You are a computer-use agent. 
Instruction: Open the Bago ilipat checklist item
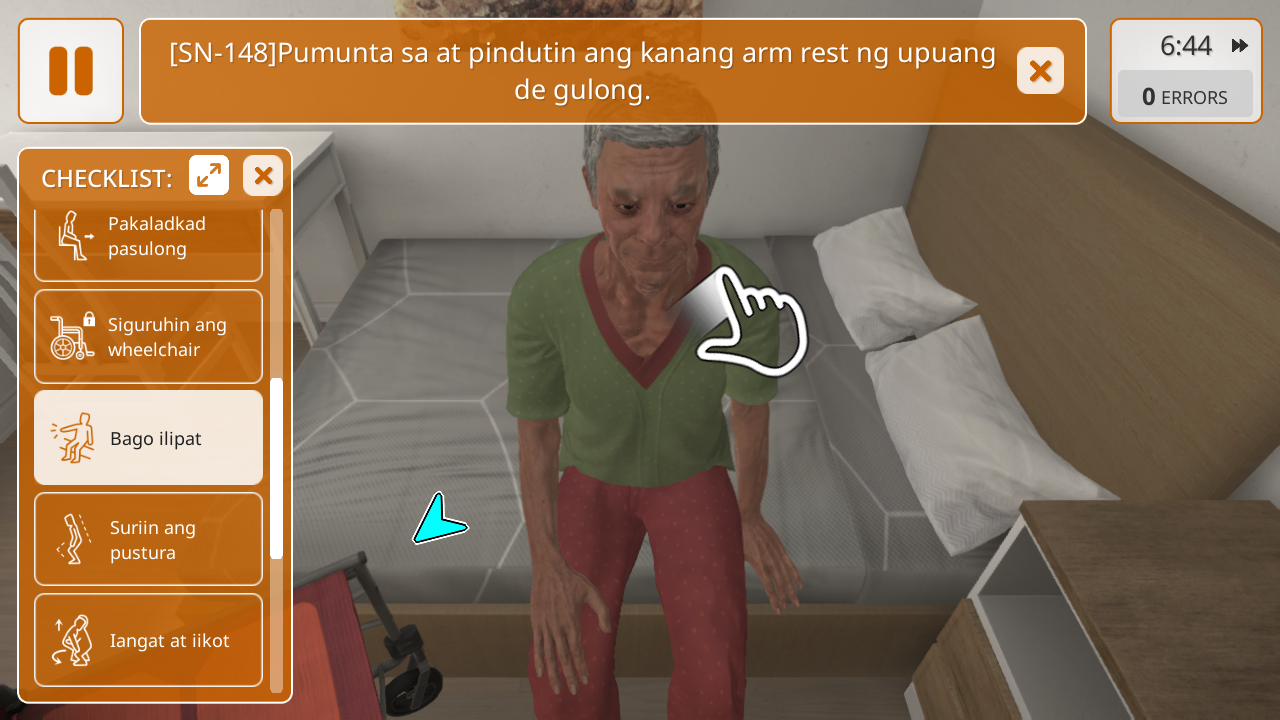(148, 438)
